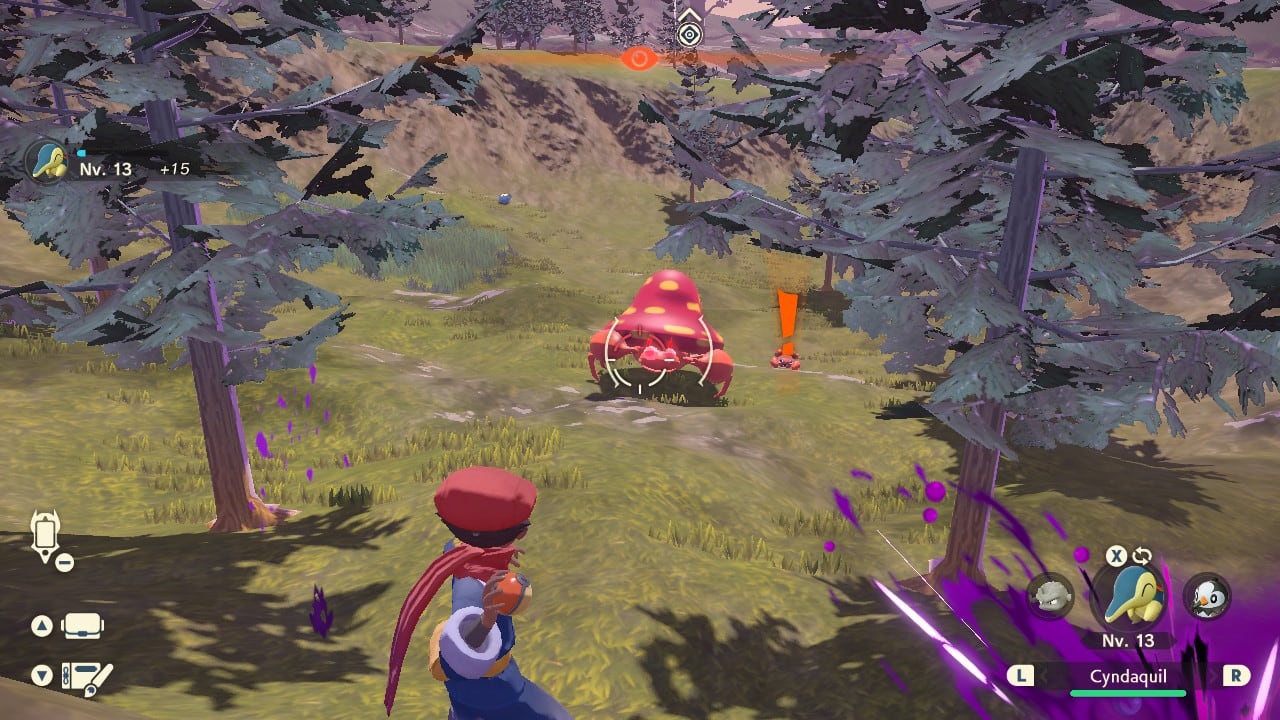The height and width of the screenshot is (720, 1280).
Task: Click the Cyndaquil name label
Action: click(1127, 676)
